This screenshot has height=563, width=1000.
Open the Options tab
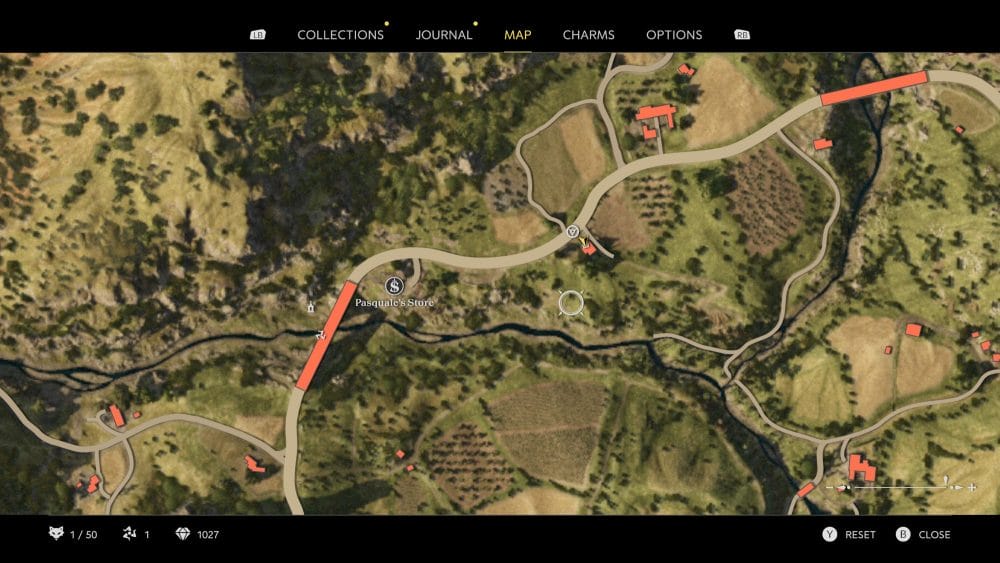pos(674,35)
